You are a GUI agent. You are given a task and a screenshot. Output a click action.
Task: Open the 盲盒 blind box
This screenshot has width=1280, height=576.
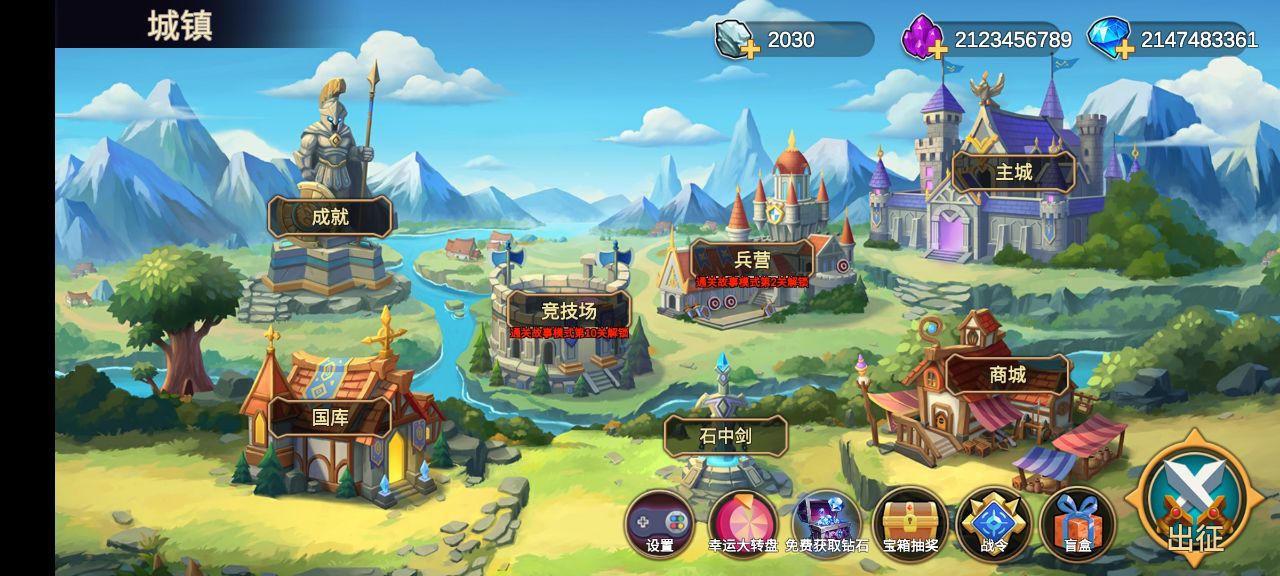[1077, 523]
